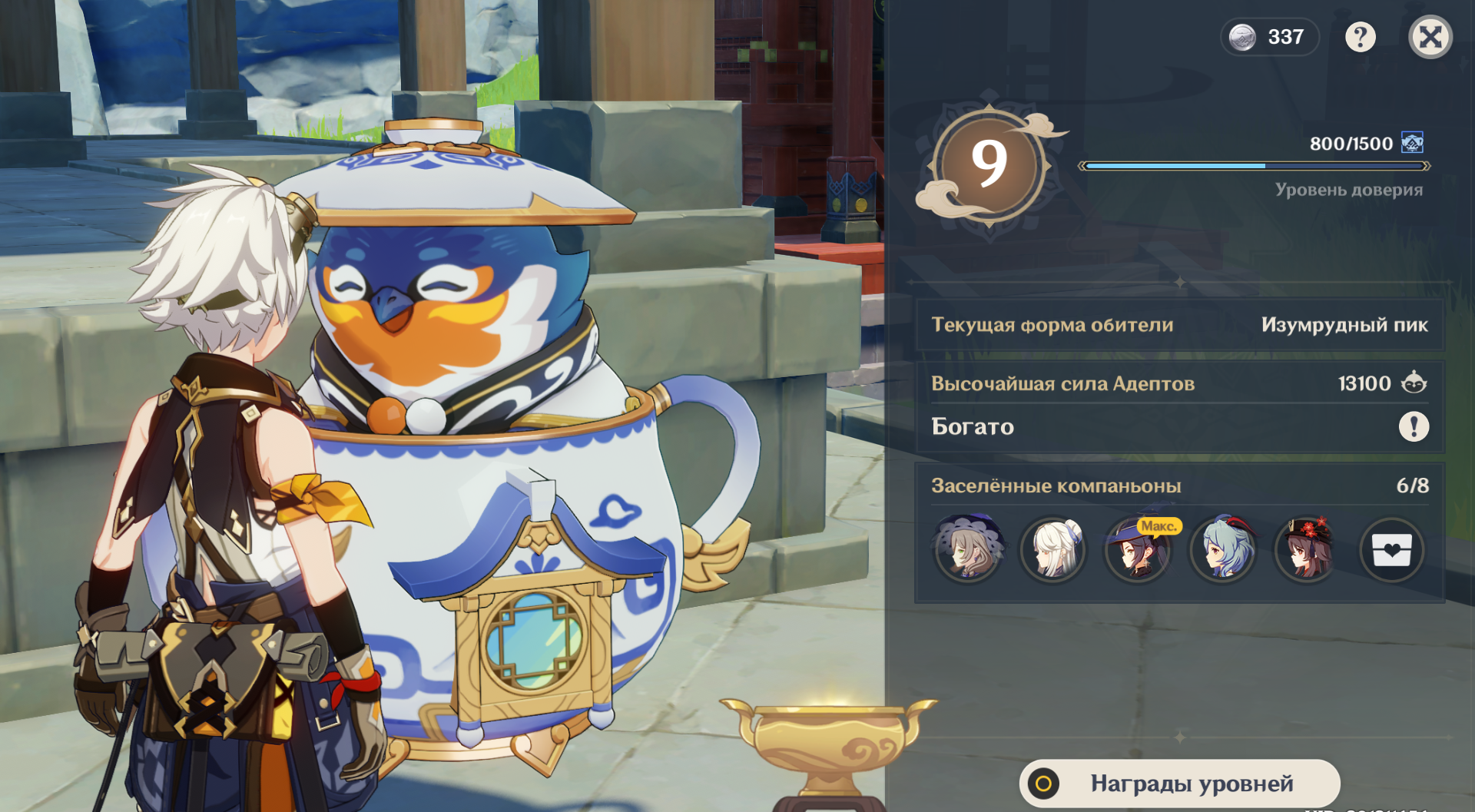
Task: Open the Награды уровней rewards
Action: click(x=1179, y=783)
